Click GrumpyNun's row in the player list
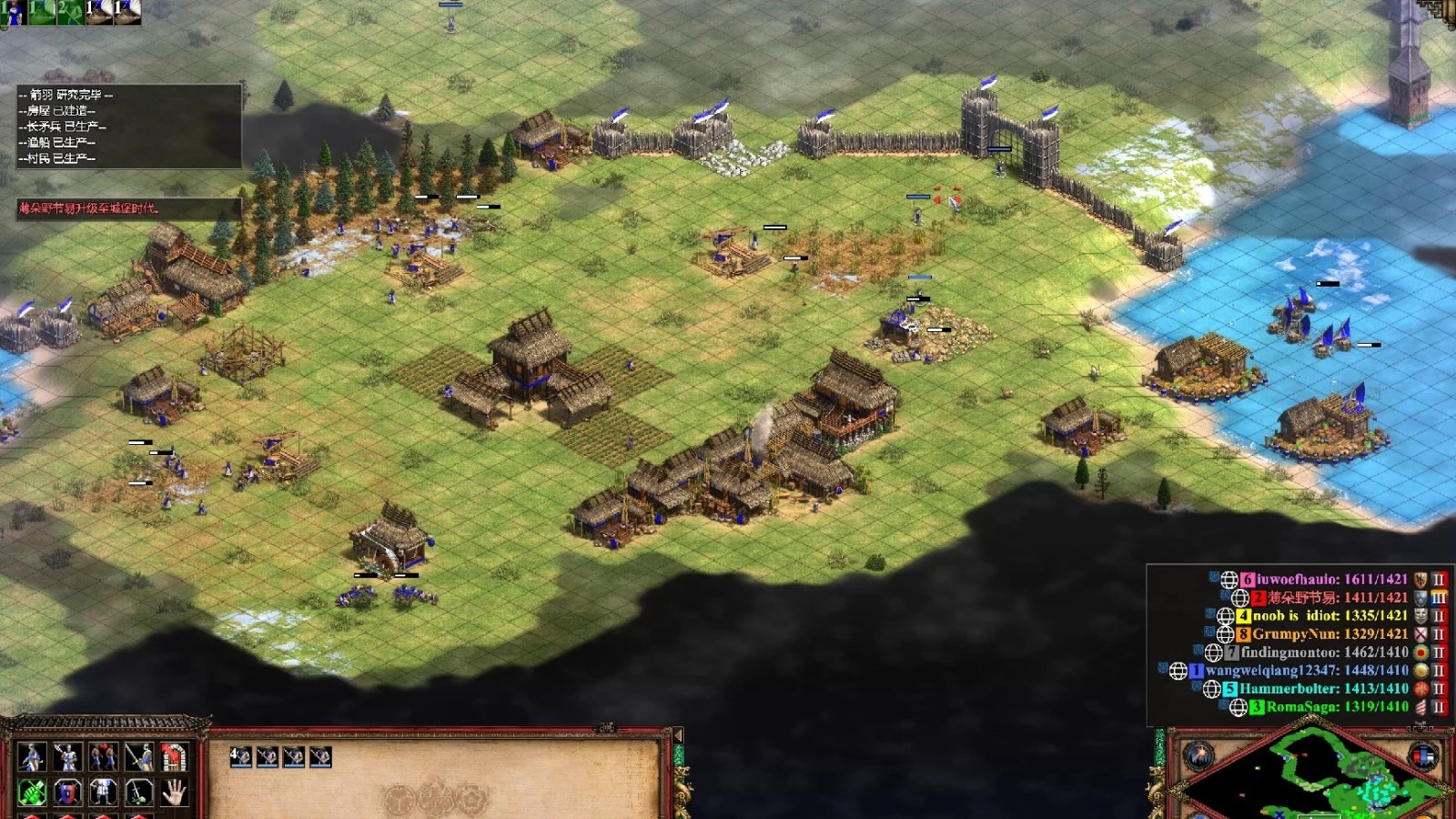 tap(1330, 633)
